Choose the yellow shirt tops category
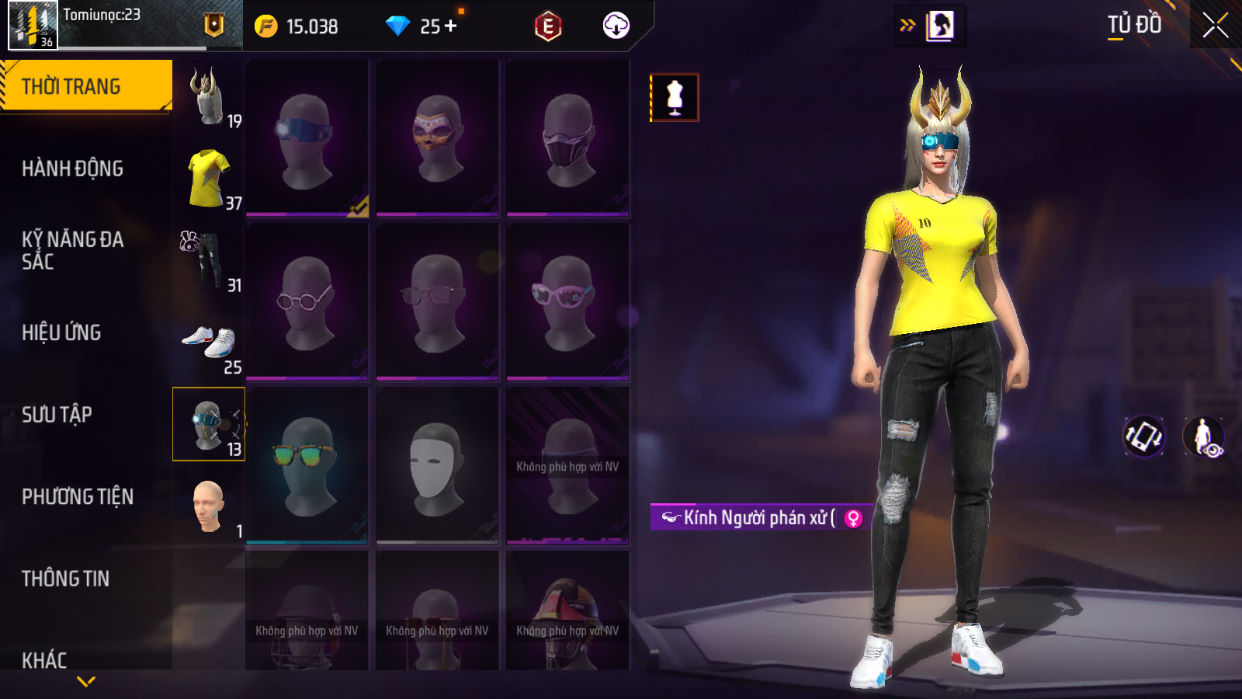1242x699 pixels. (x=208, y=178)
